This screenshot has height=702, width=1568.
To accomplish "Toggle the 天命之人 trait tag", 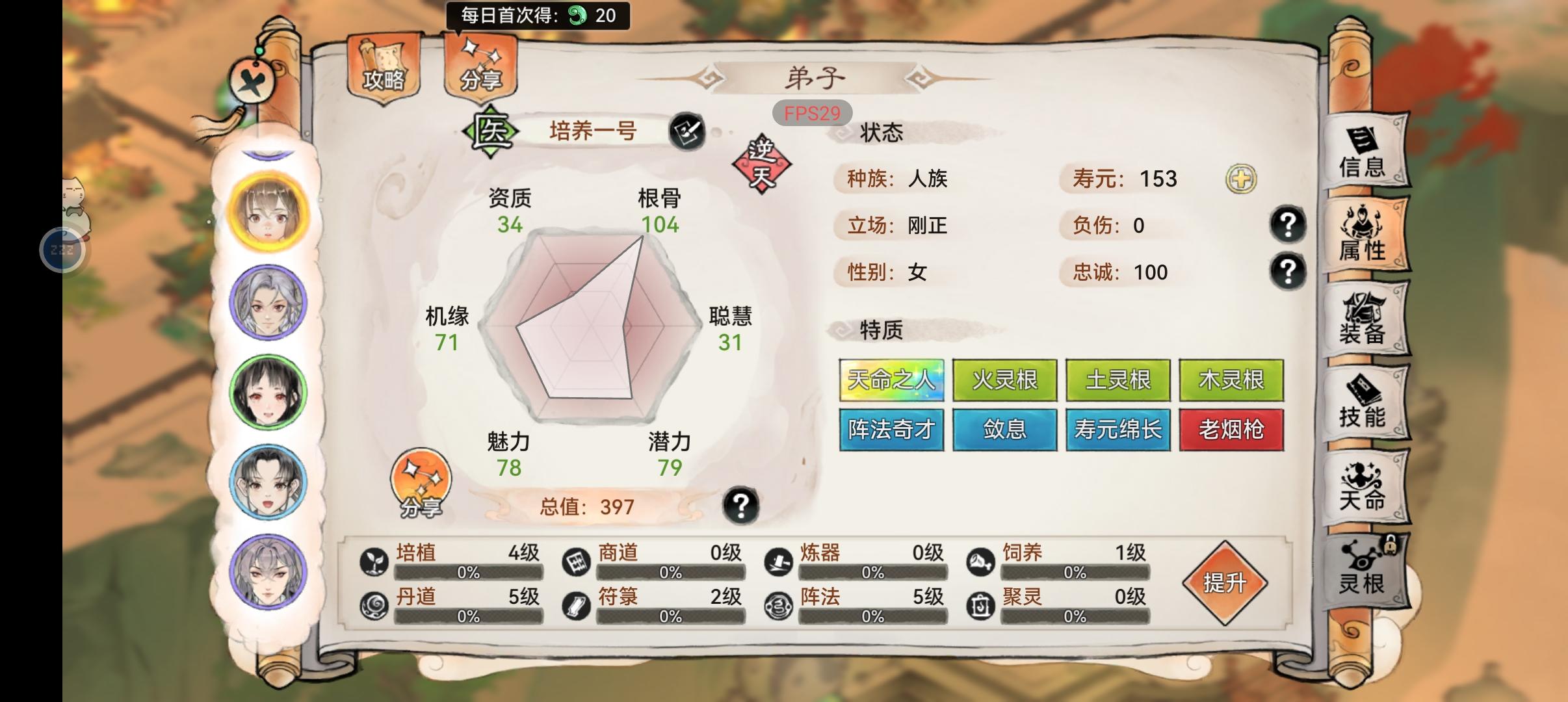I will point(891,380).
